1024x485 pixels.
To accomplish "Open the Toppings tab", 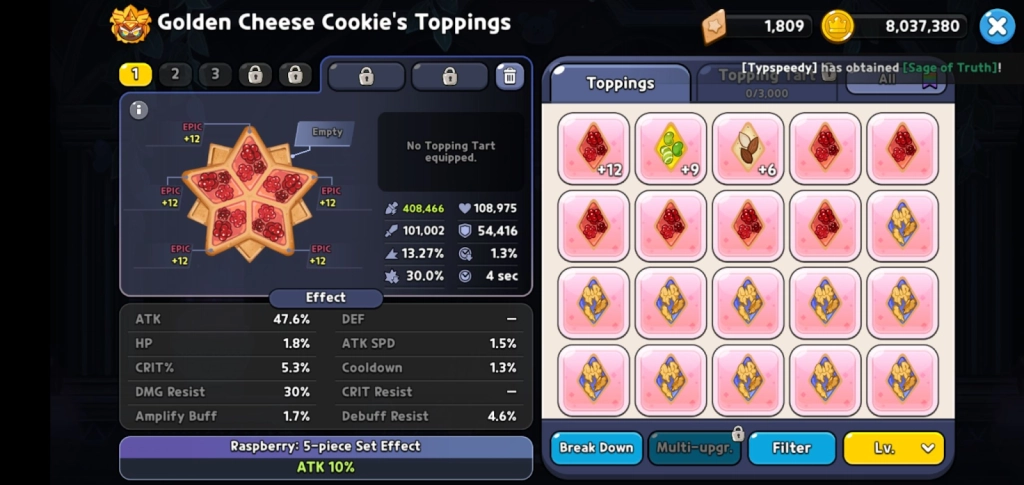I will (x=620, y=83).
